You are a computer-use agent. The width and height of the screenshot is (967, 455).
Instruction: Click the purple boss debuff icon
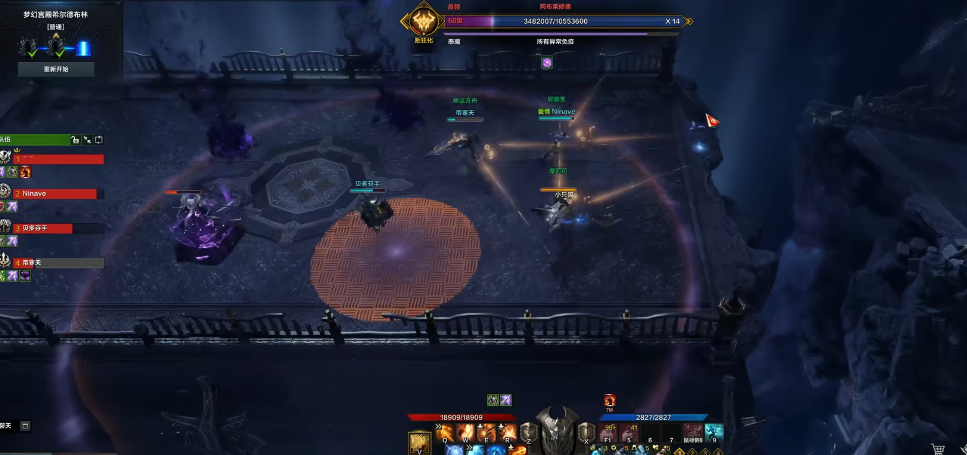tap(547, 62)
